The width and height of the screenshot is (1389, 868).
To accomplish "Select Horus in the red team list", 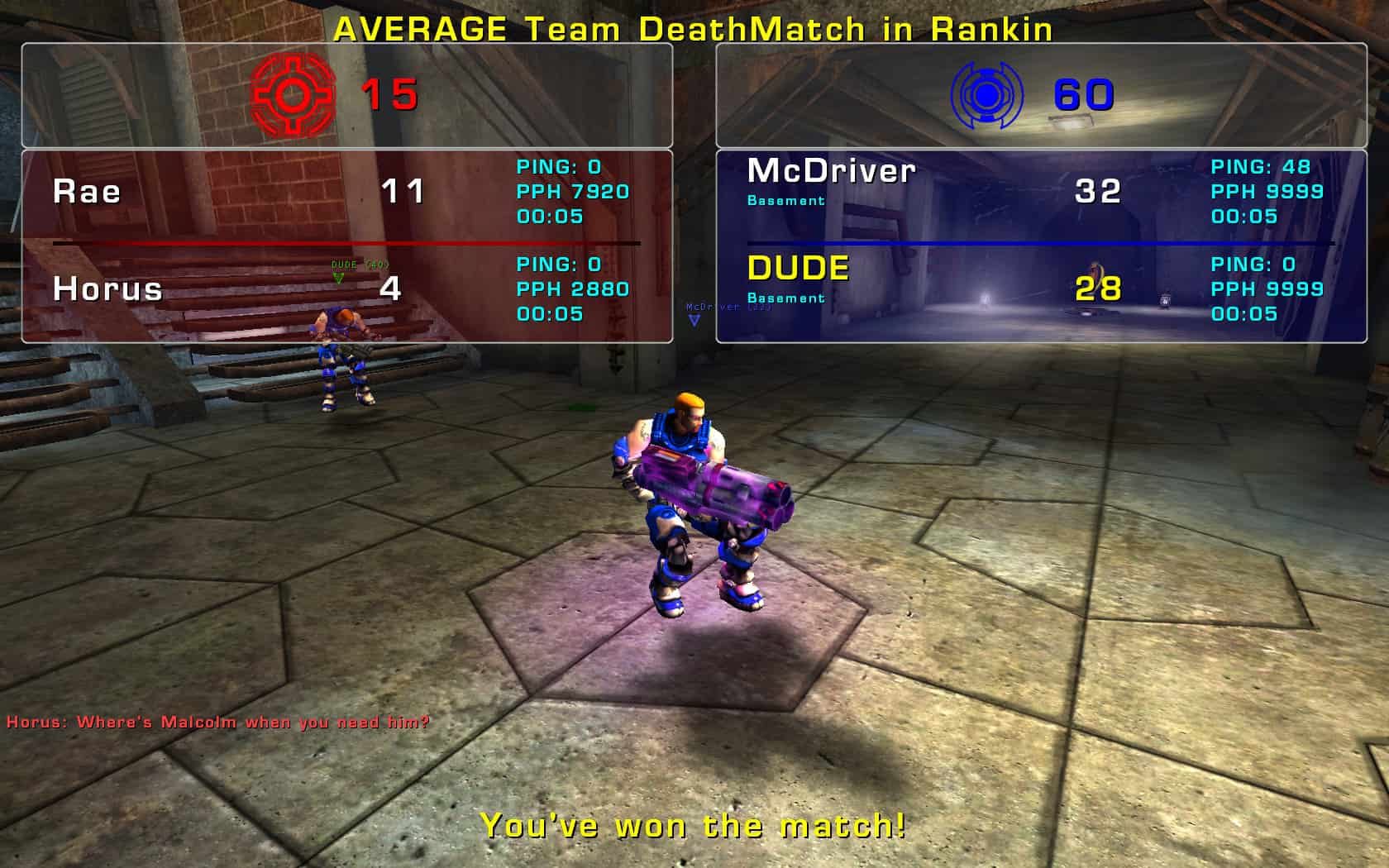I will 107,289.
